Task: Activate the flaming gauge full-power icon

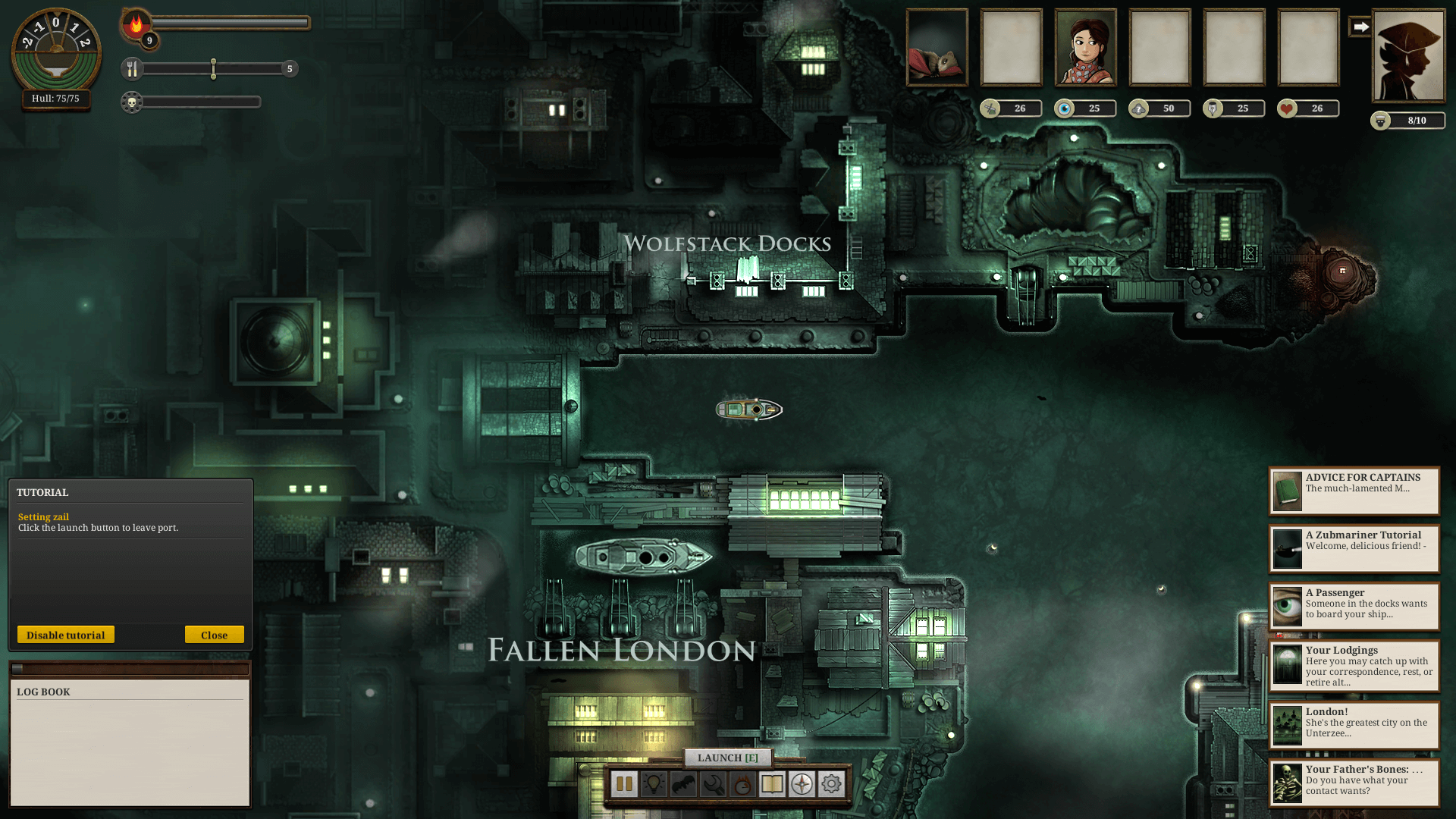Action: point(742,784)
